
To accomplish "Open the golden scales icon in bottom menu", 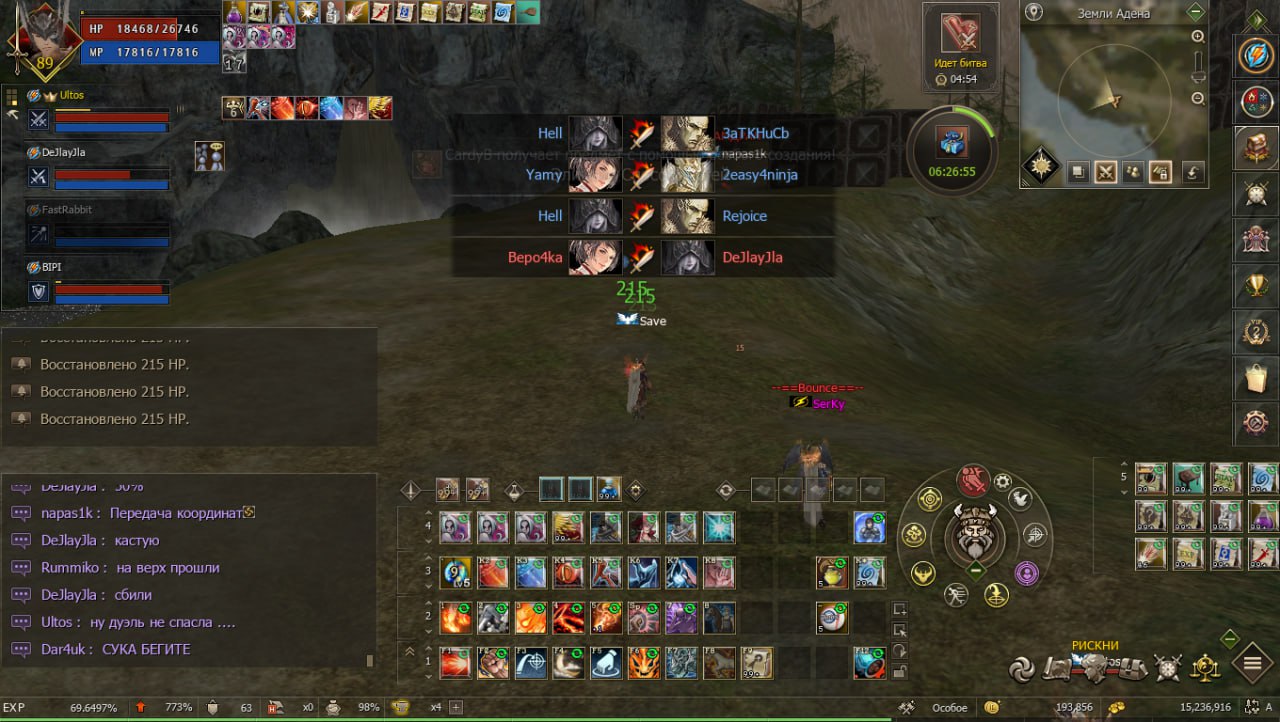I will pos(1207,666).
